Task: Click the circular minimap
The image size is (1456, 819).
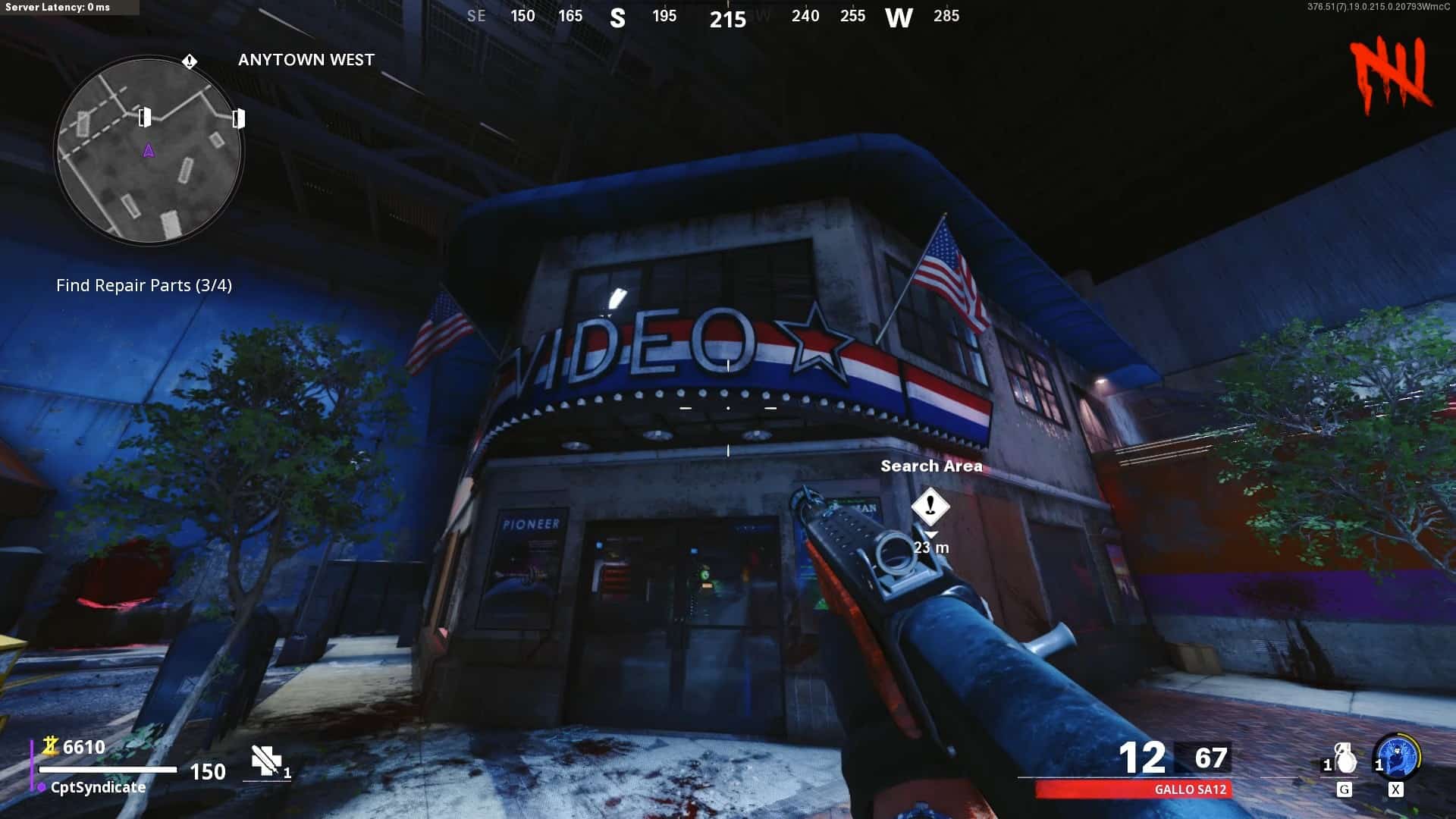Action: 149,149
